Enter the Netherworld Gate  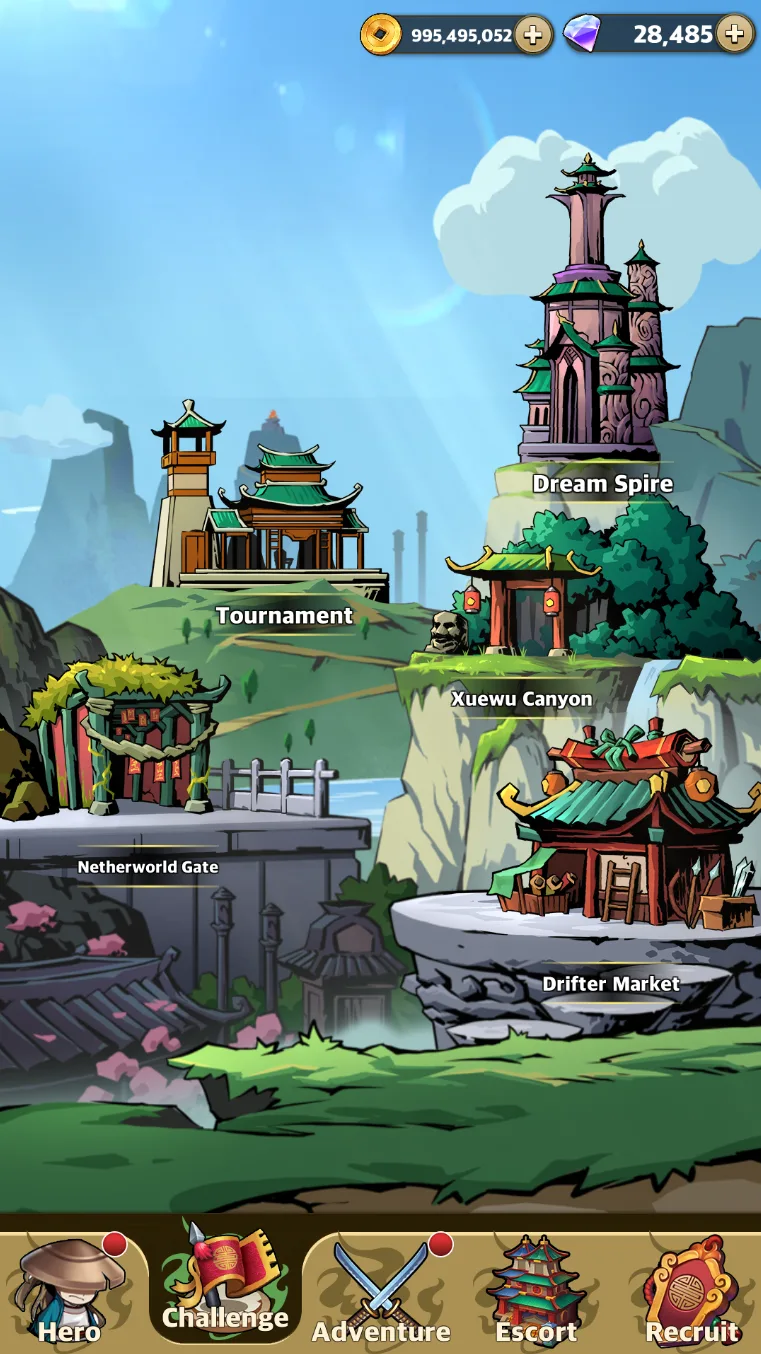pos(129,740)
